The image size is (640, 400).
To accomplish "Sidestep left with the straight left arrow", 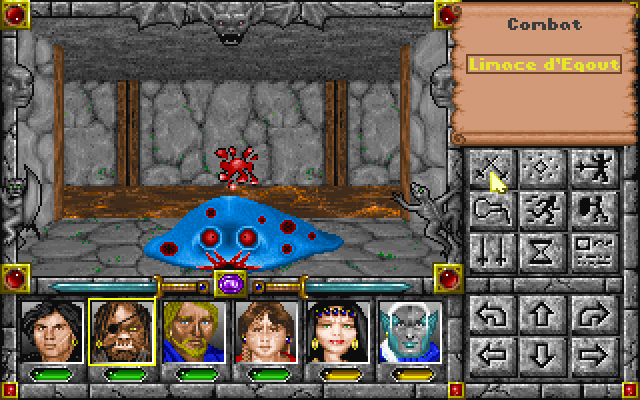I will coord(492,354).
